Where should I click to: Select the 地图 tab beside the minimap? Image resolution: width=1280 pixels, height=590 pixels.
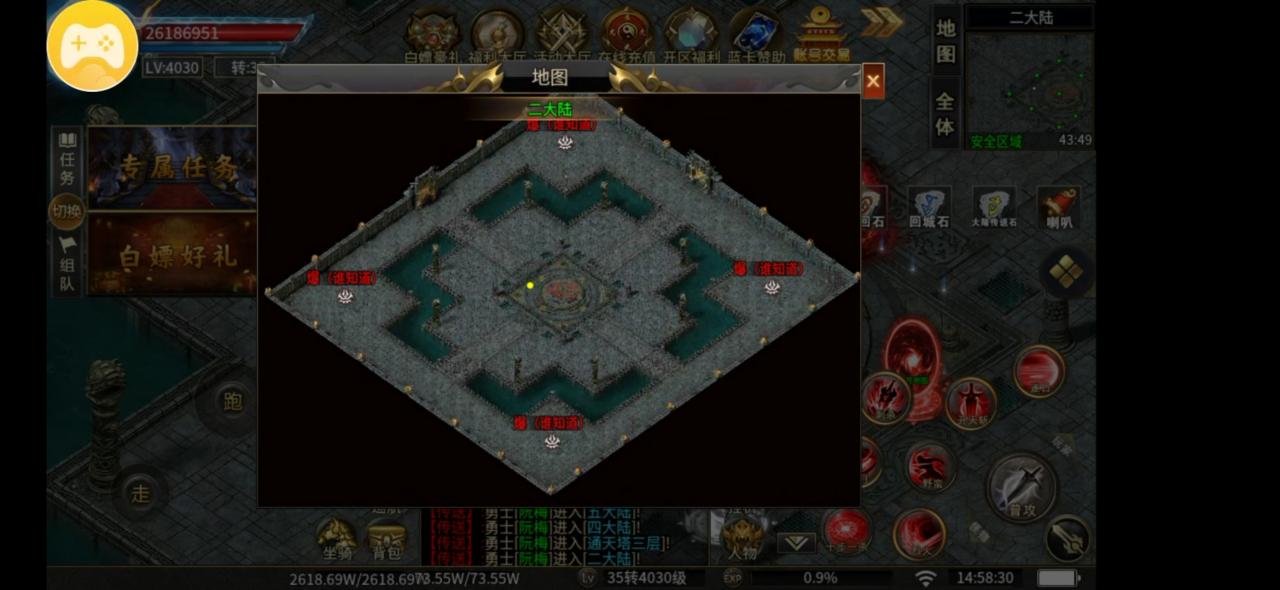pos(945,41)
